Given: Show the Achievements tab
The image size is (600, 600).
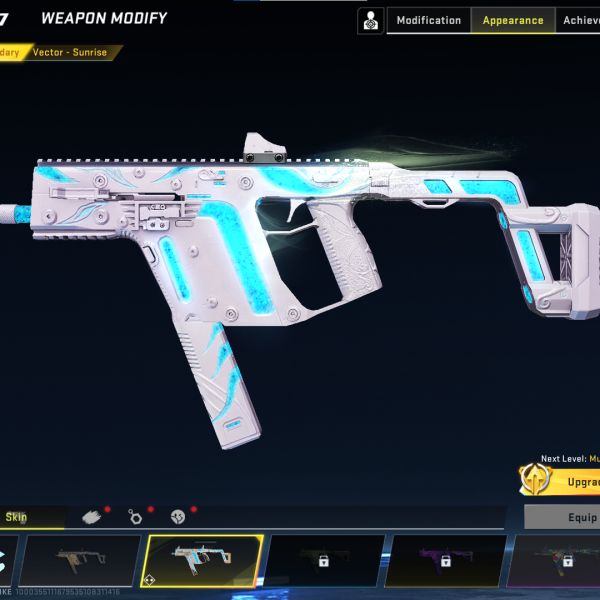Looking at the screenshot, I should (x=580, y=20).
